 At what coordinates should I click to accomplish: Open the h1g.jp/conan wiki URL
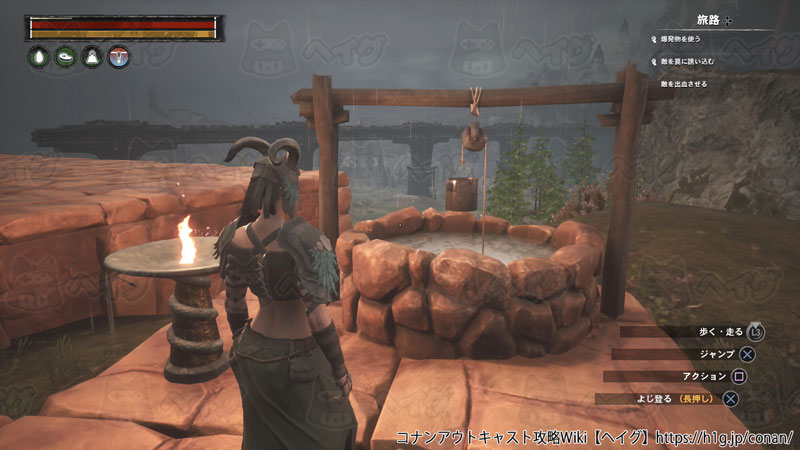pyautogui.click(x=727, y=438)
